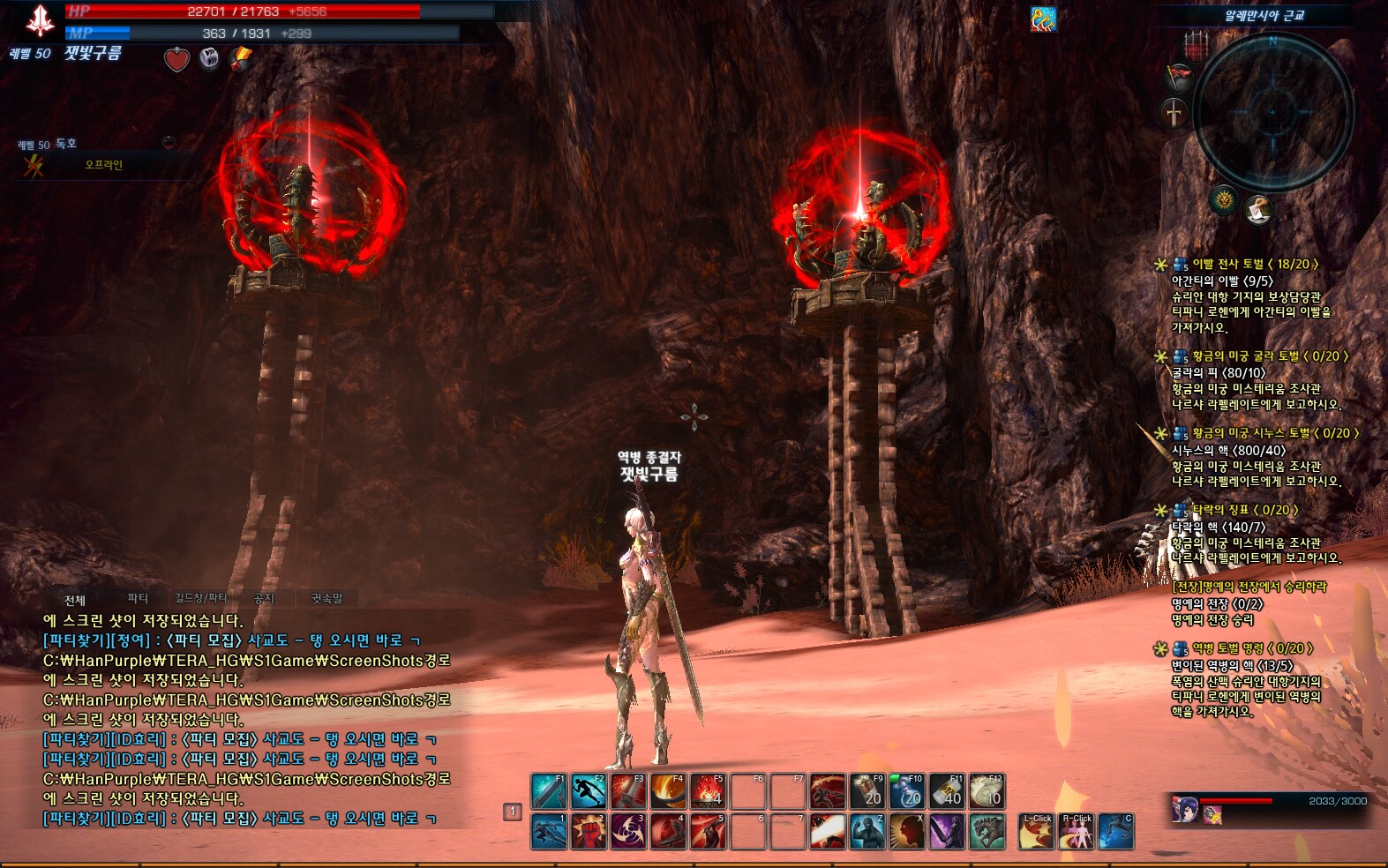Click the red flag icon beside the minimap
The image size is (1388, 868).
coord(1179,76)
